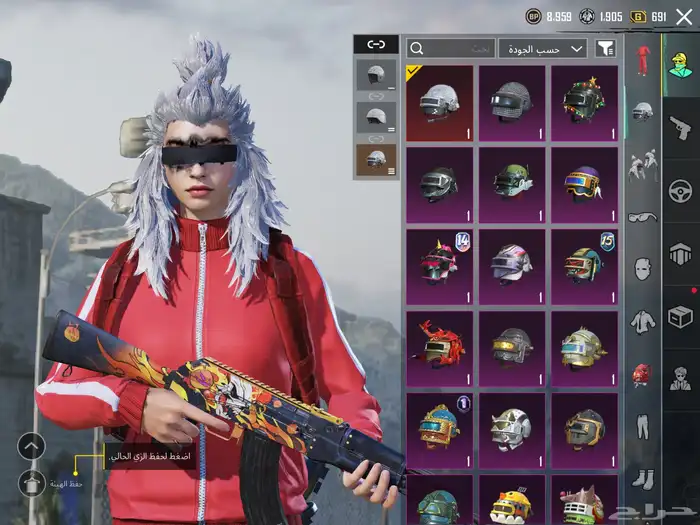
Task: Open the sort-by-quality dropdown
Action: (543, 48)
